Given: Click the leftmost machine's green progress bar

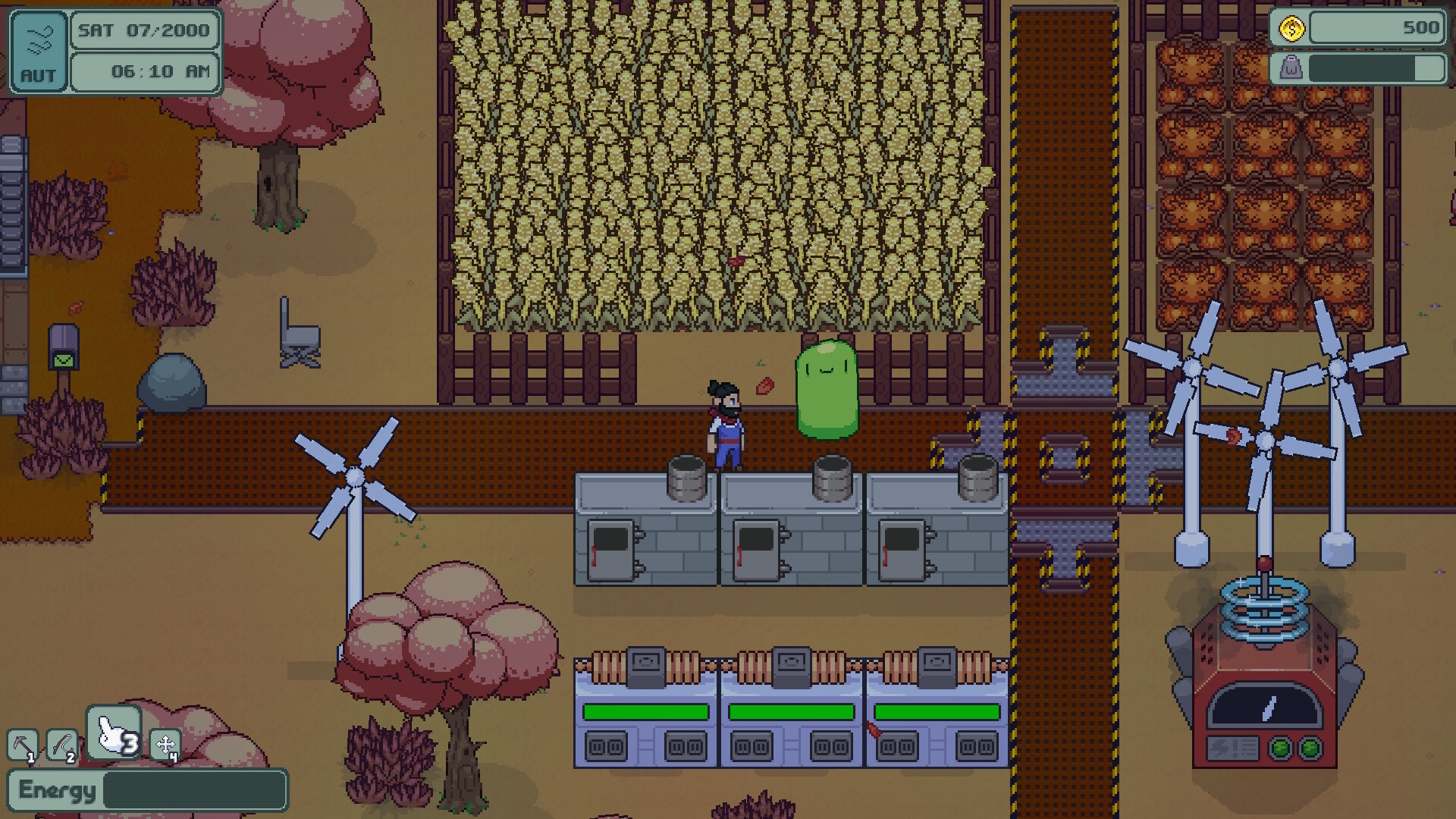Looking at the screenshot, I should (647, 711).
